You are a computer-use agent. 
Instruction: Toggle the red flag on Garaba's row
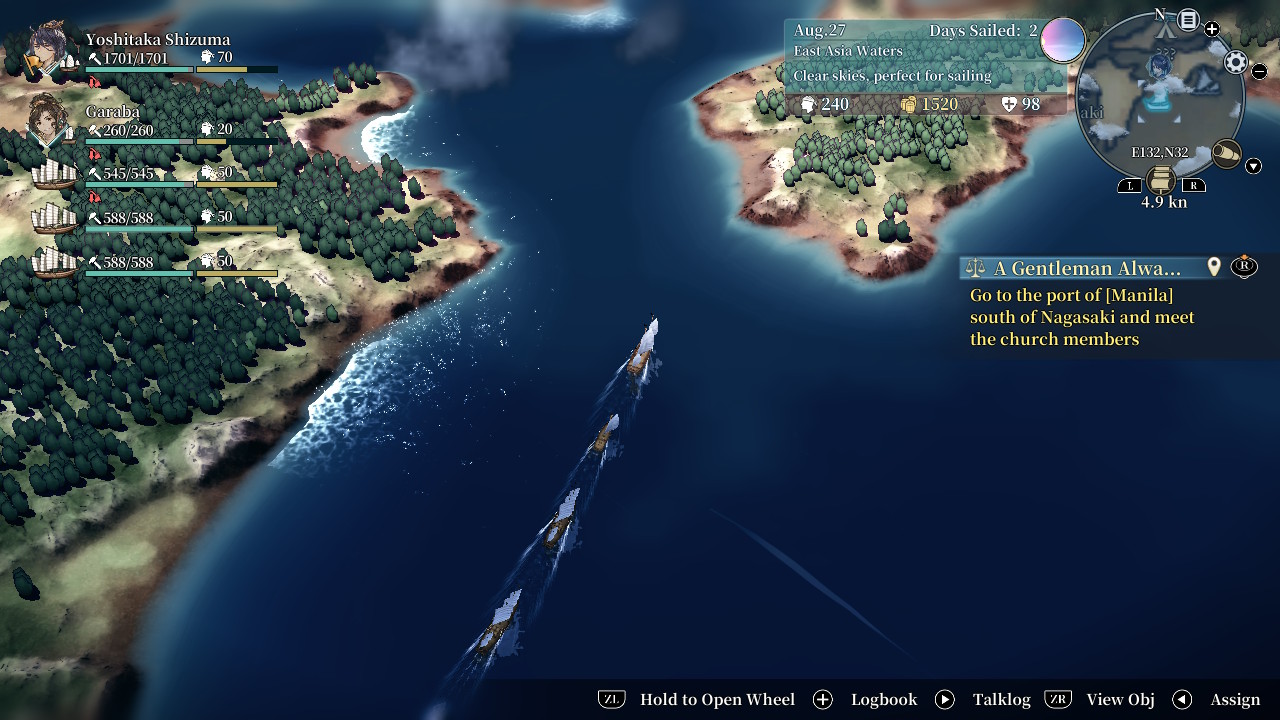click(93, 153)
